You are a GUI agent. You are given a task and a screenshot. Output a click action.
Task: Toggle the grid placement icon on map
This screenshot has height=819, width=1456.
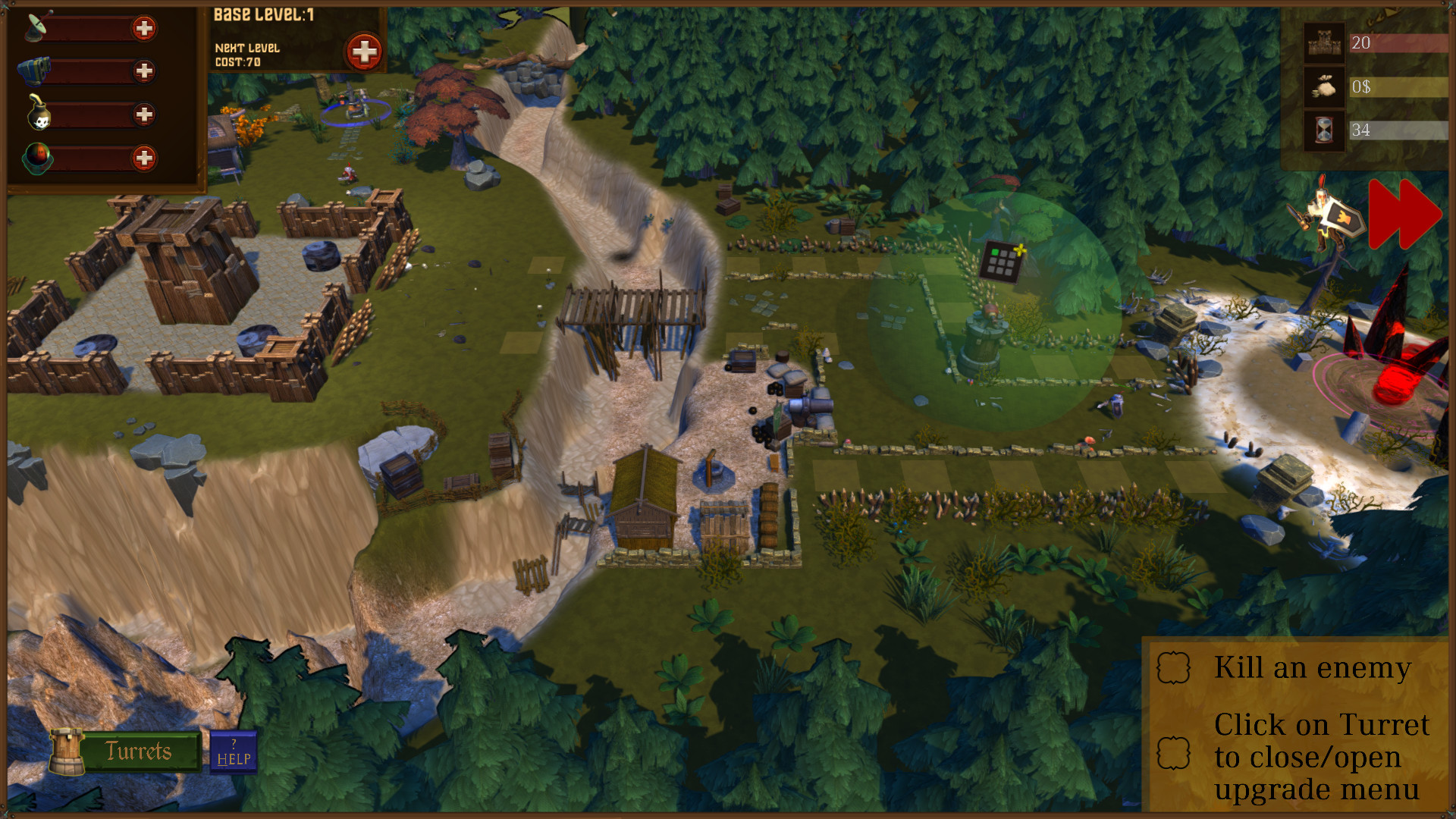coord(1003,261)
